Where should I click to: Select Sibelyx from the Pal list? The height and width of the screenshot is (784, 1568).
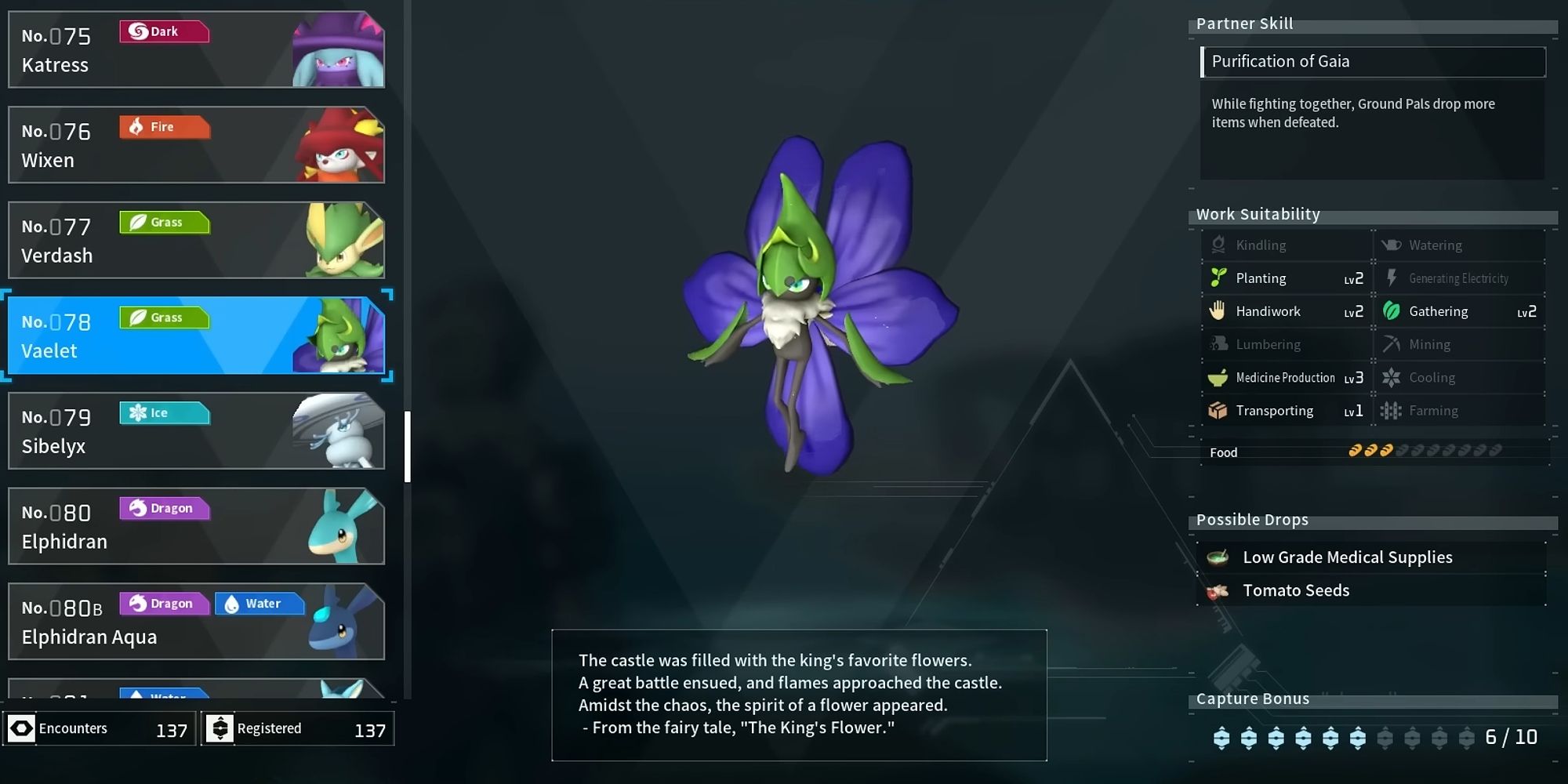(196, 430)
